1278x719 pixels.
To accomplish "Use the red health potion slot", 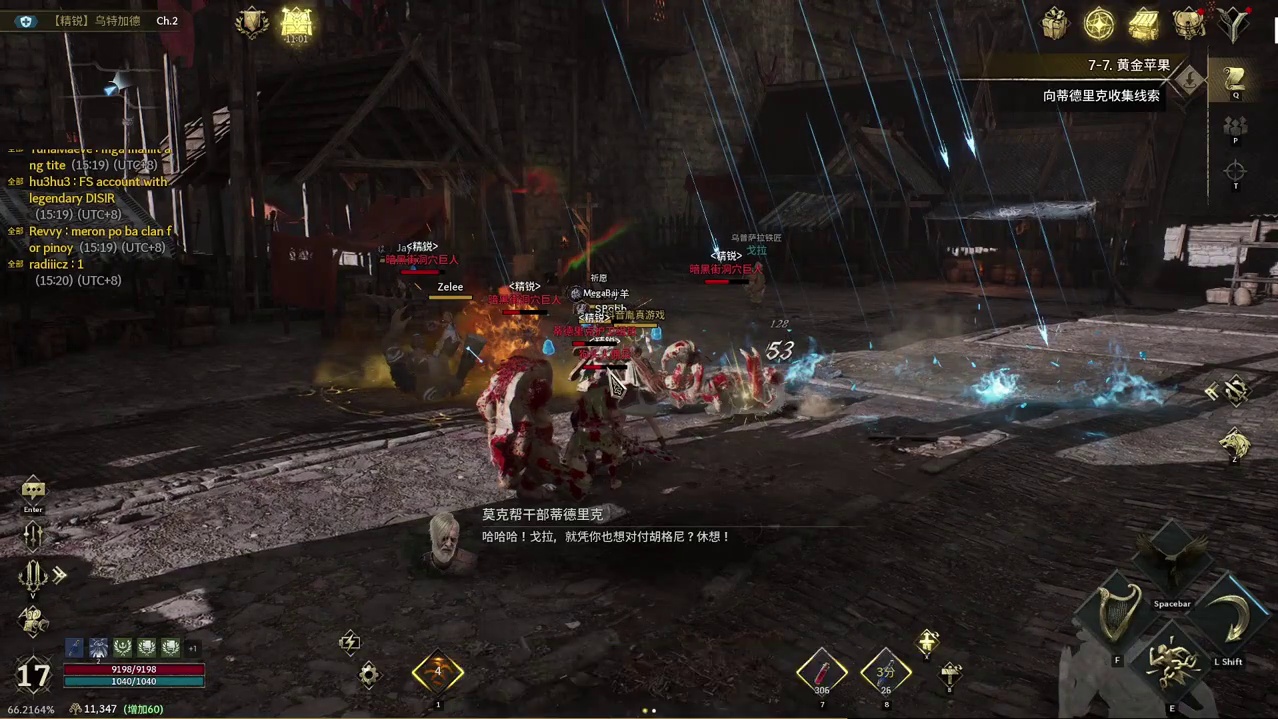I will (x=822, y=672).
